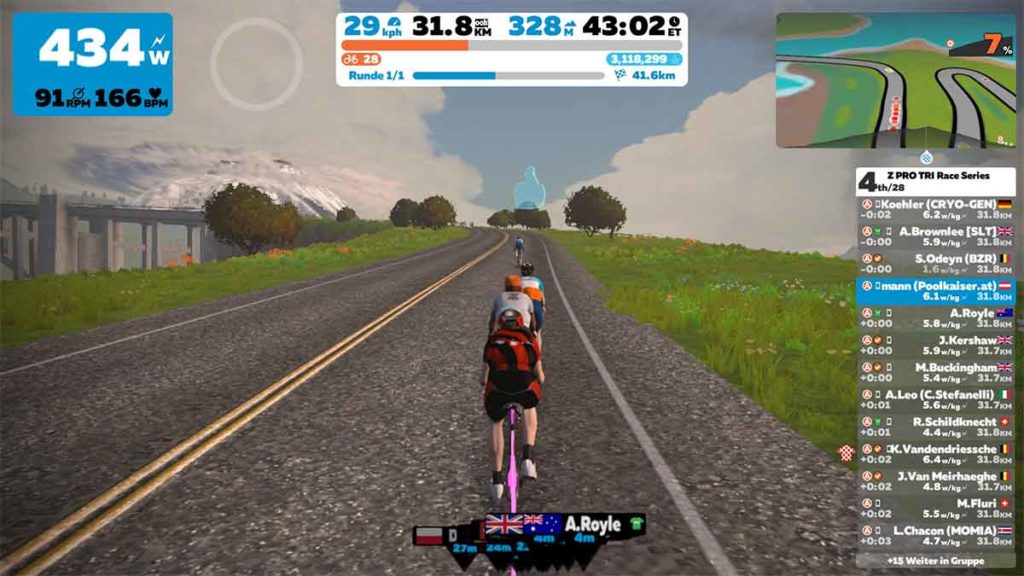This screenshot has height=576, width=1024.
Task: Open the minimap in the corner
Action: point(895,80)
